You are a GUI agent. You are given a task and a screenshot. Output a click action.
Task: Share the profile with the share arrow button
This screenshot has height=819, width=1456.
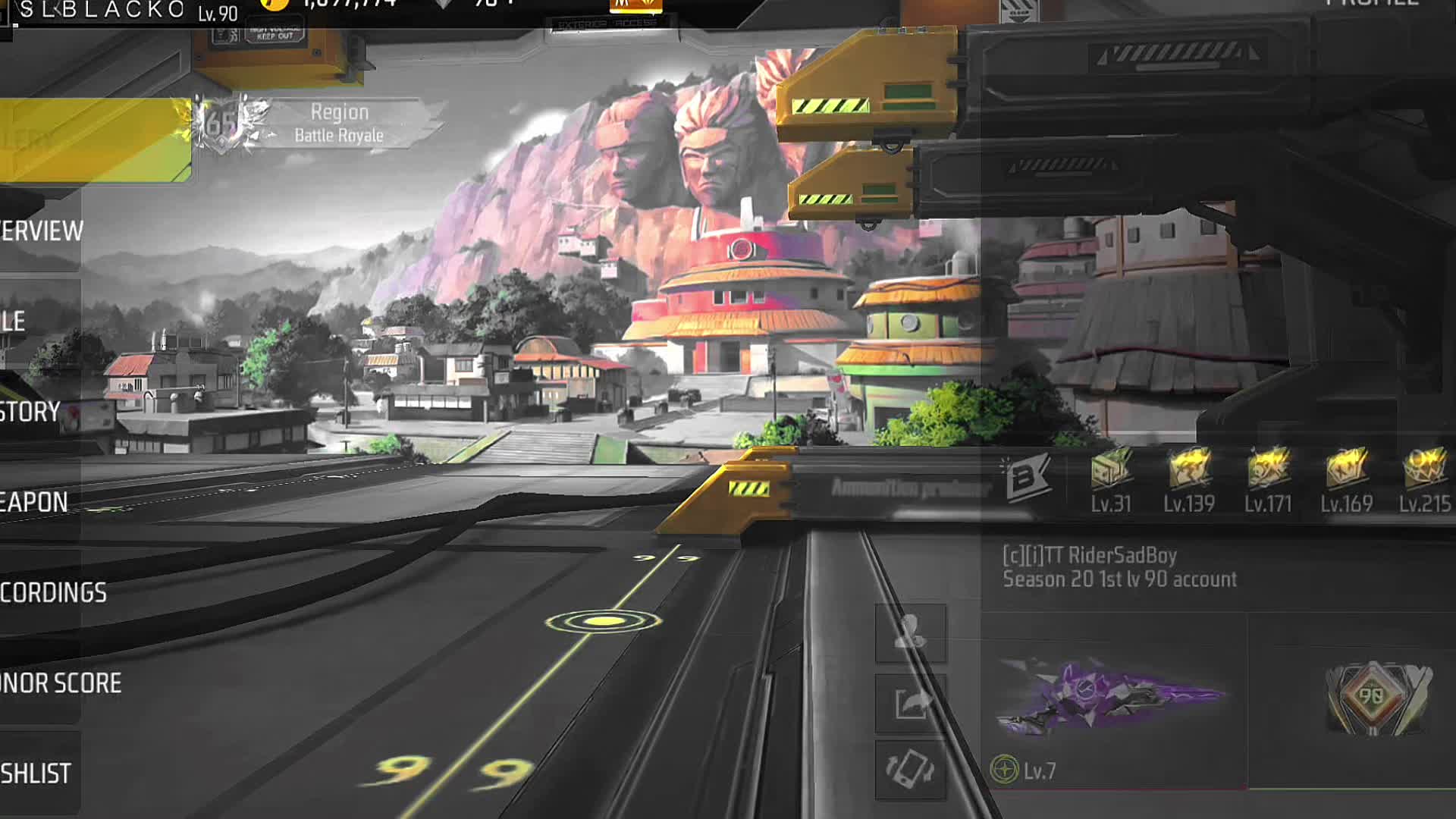point(910,703)
